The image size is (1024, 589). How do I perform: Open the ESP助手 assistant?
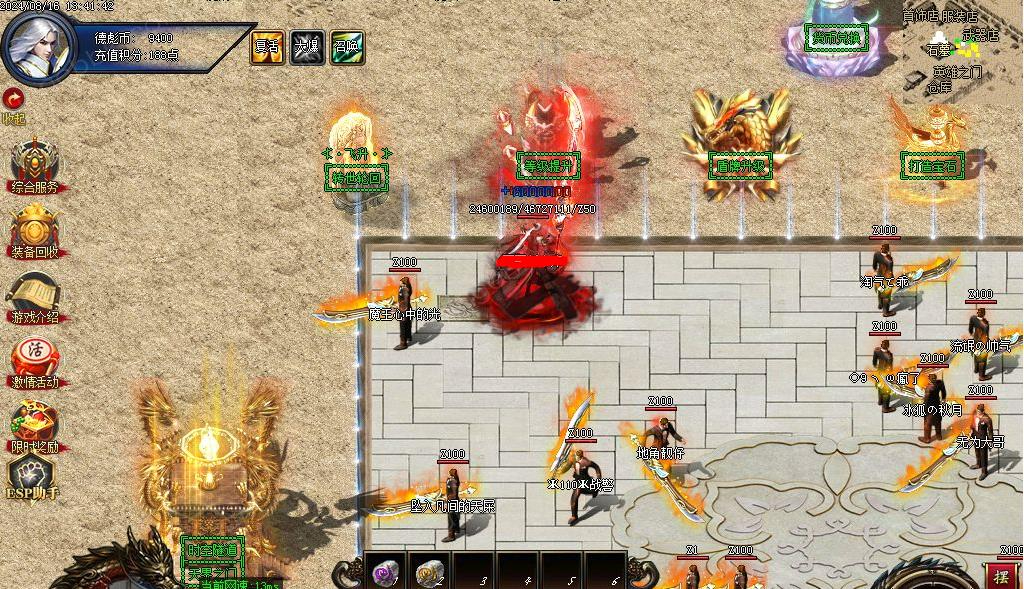(33, 478)
